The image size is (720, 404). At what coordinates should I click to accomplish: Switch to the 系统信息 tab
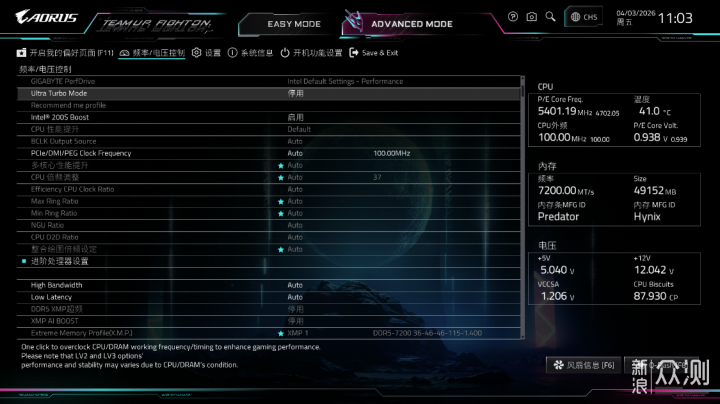pyautogui.click(x=250, y=52)
